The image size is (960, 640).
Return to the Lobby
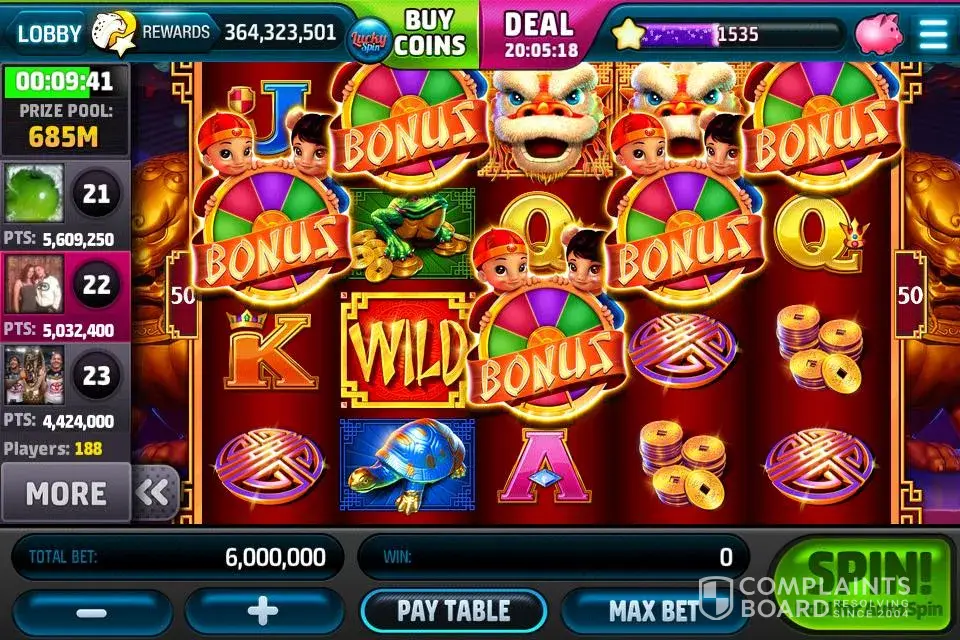point(50,33)
